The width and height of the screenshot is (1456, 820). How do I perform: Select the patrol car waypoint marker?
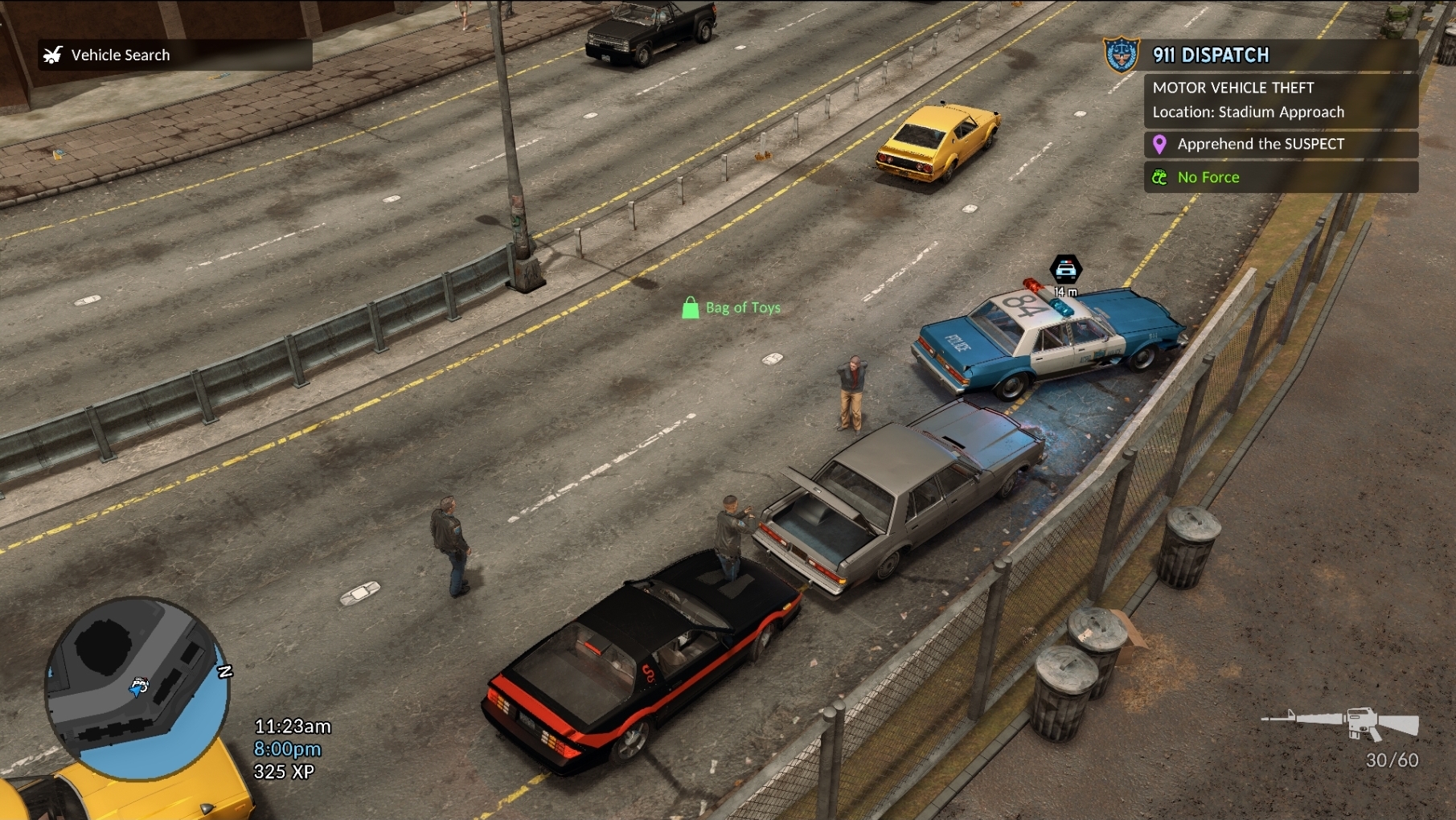tap(1065, 269)
